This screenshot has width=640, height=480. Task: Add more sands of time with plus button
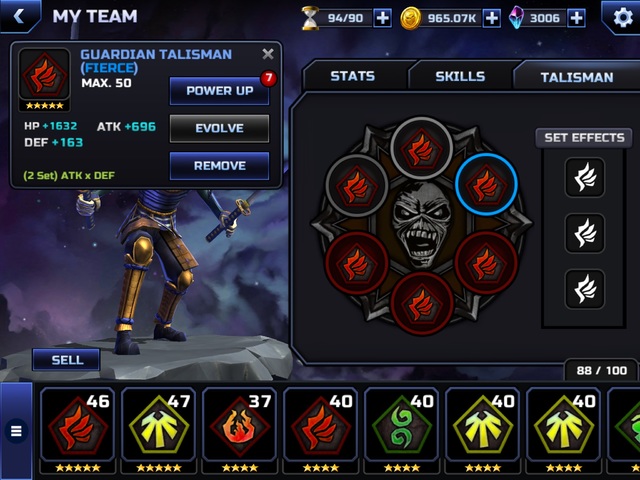[382, 17]
